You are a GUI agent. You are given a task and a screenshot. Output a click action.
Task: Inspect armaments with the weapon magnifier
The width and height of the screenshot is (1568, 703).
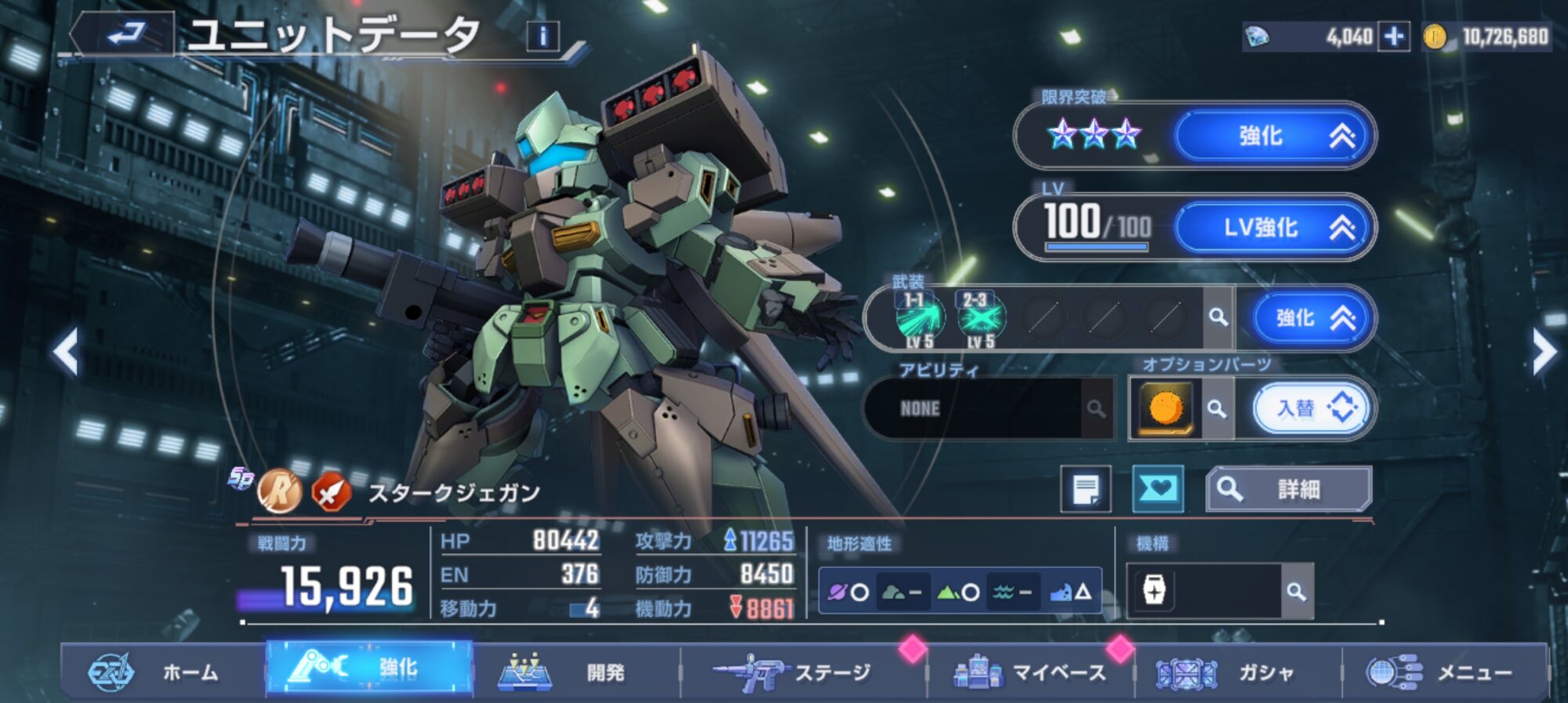pyautogui.click(x=1218, y=317)
